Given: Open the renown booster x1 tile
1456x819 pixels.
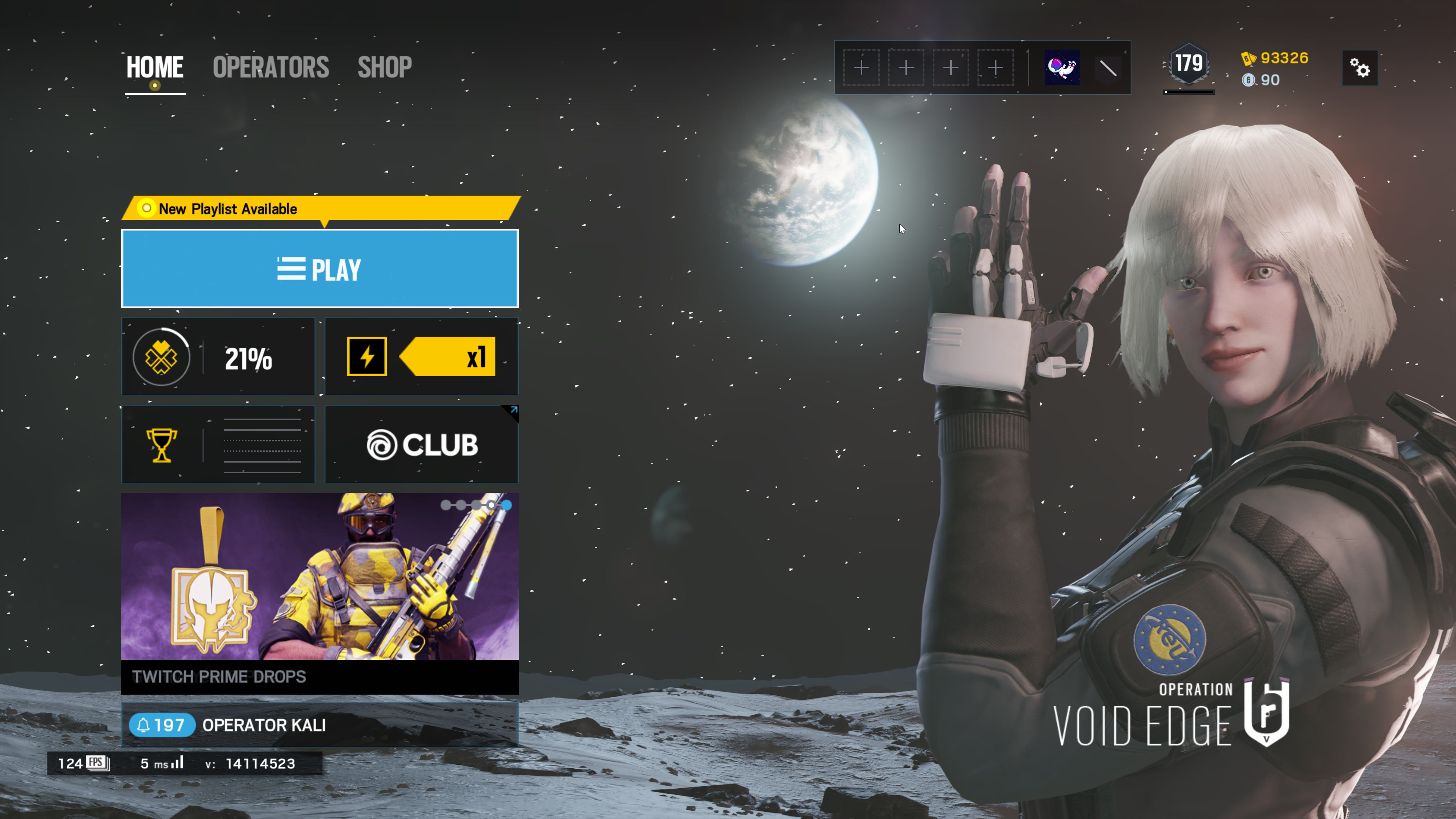Looking at the screenshot, I should click(422, 357).
